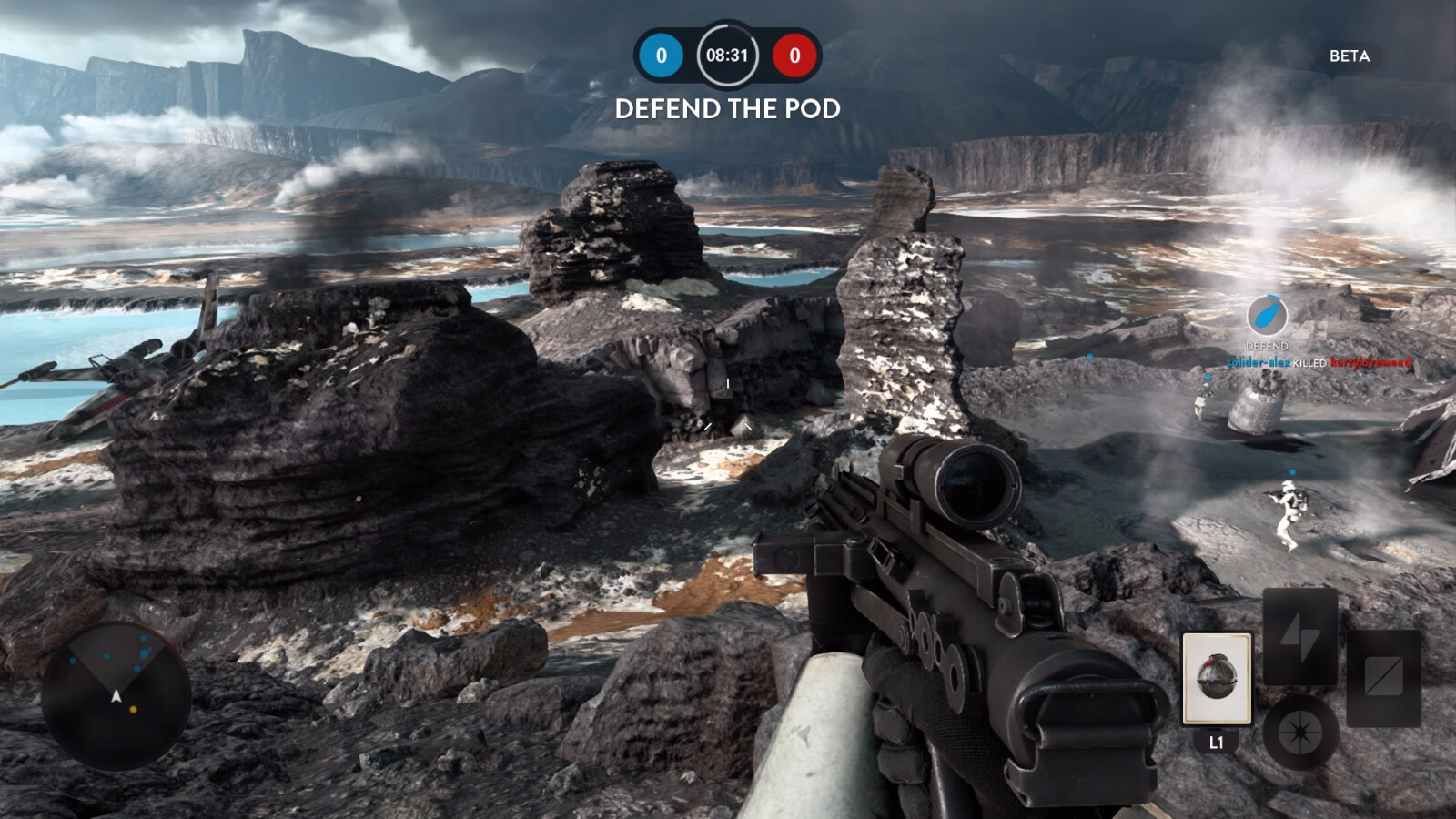Click the circular starburst ability icon

[1299, 732]
